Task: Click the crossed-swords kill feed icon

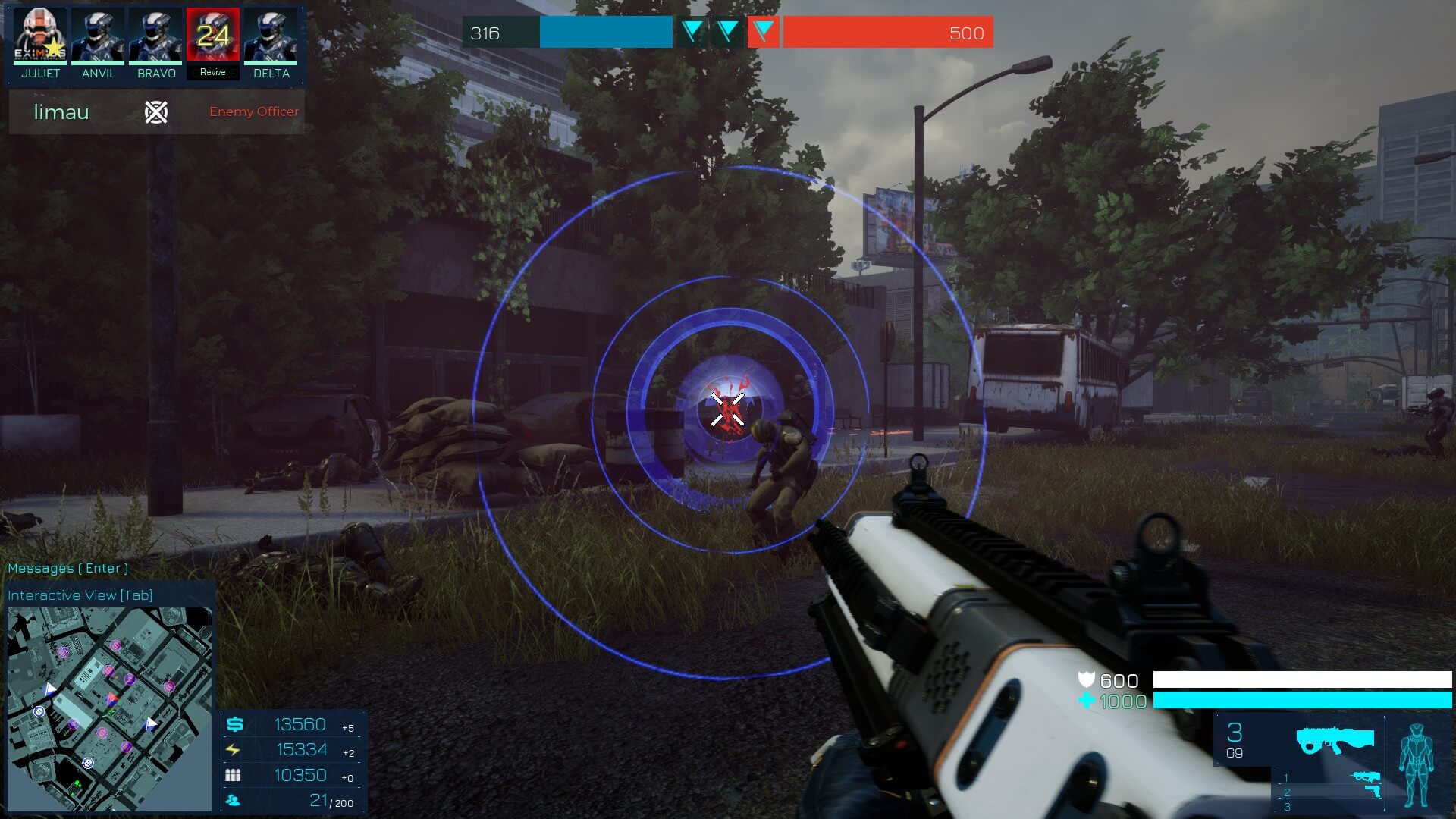Action: 156,112
